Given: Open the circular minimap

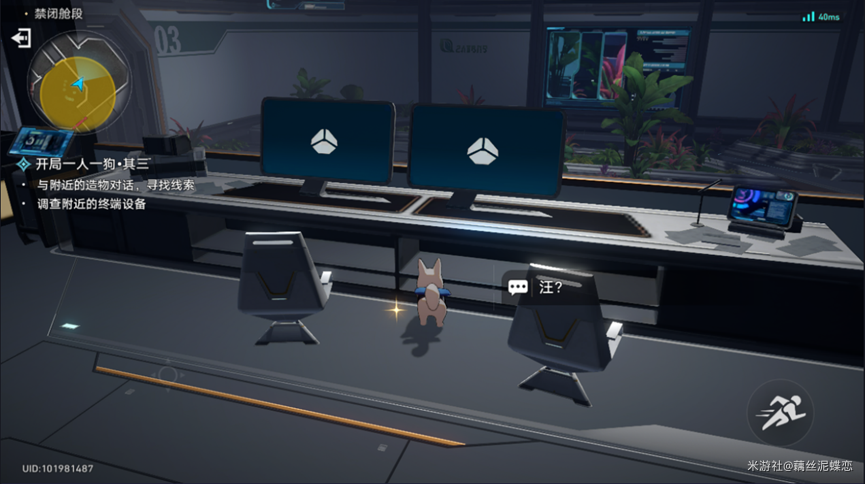Looking at the screenshot, I should click(76, 85).
